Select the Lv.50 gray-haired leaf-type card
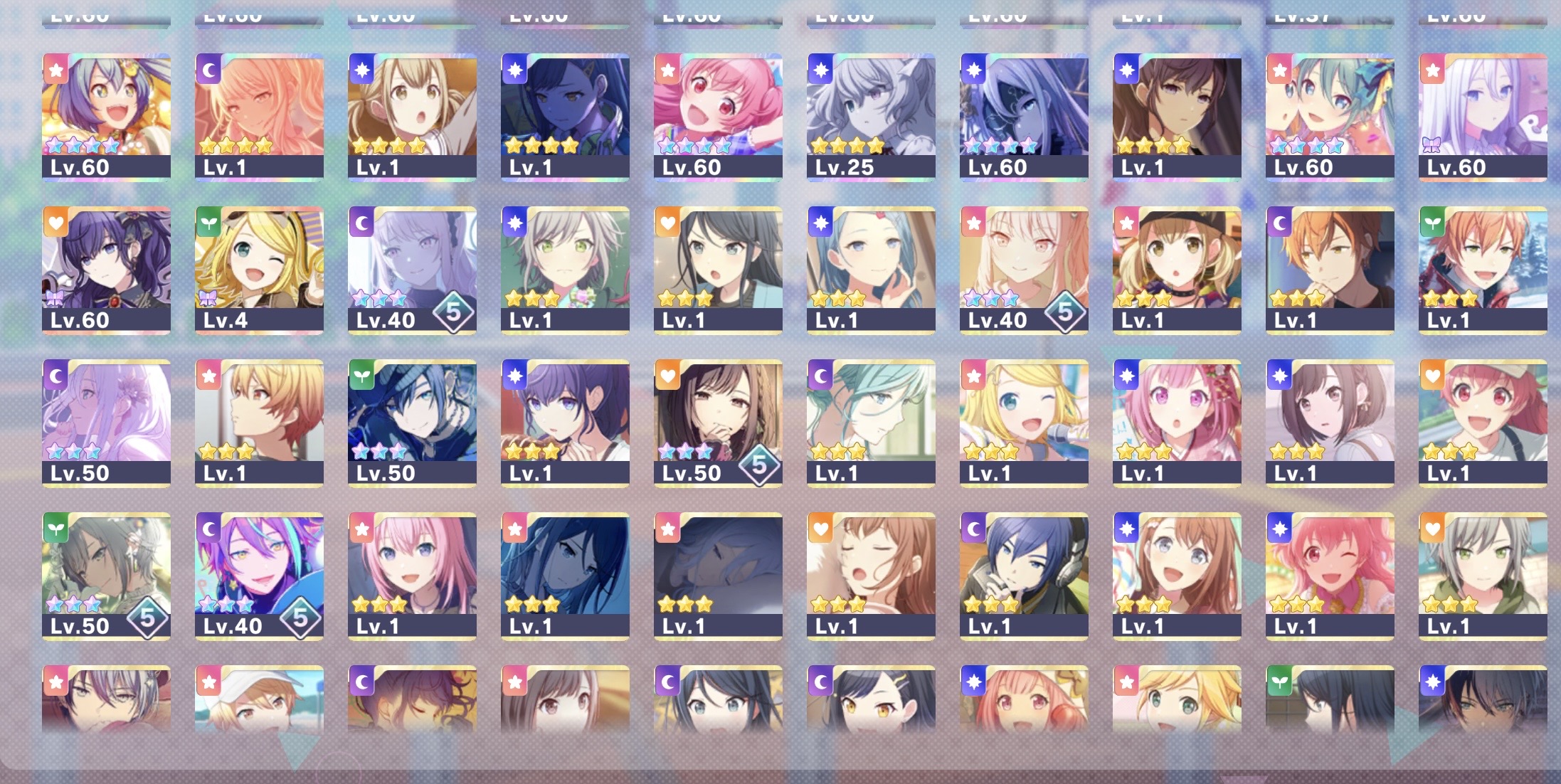Image resolution: width=1561 pixels, height=784 pixels. pos(106,576)
